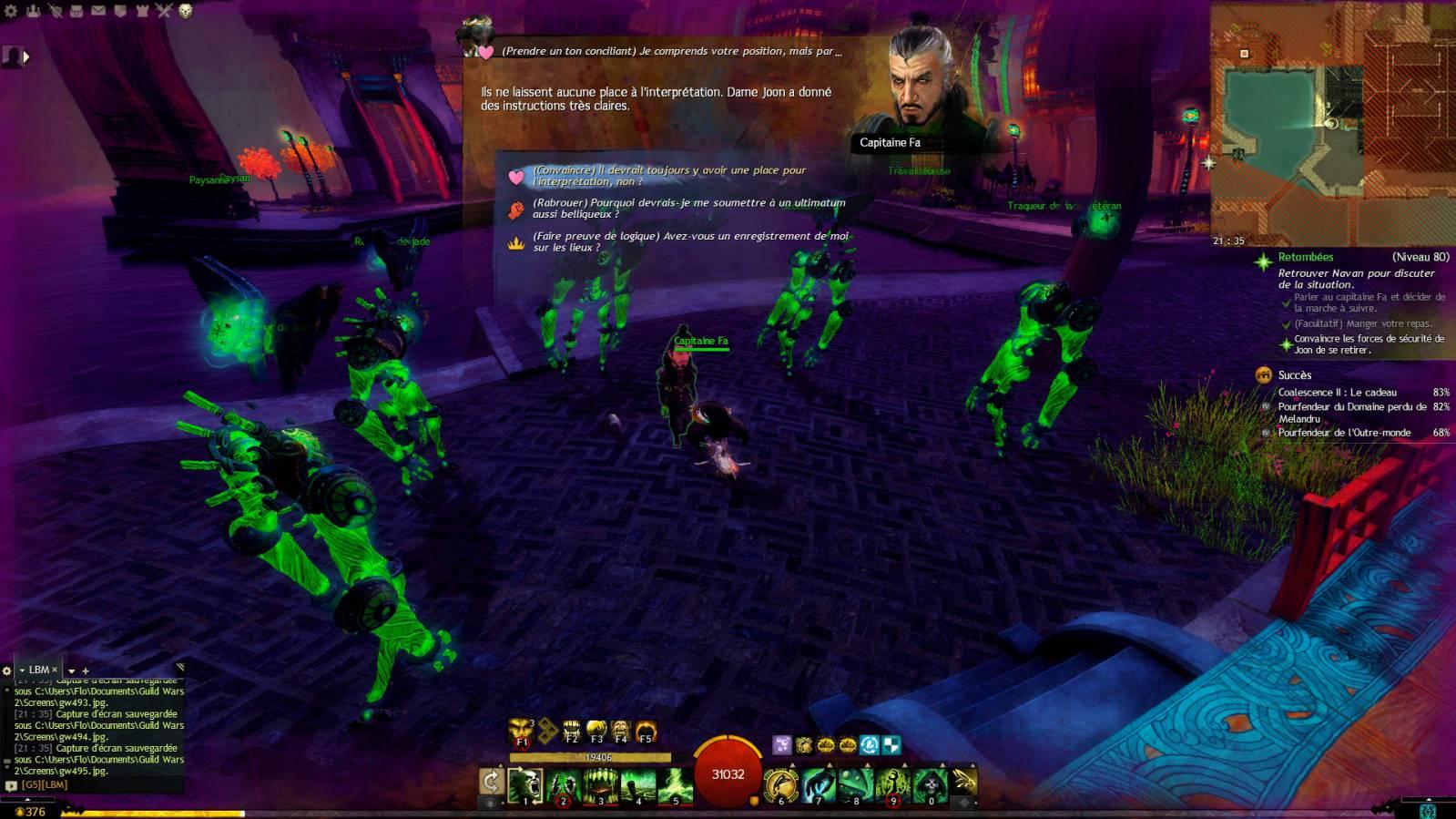Open the mail envelope icon
The height and width of the screenshot is (819, 1456).
(97, 11)
